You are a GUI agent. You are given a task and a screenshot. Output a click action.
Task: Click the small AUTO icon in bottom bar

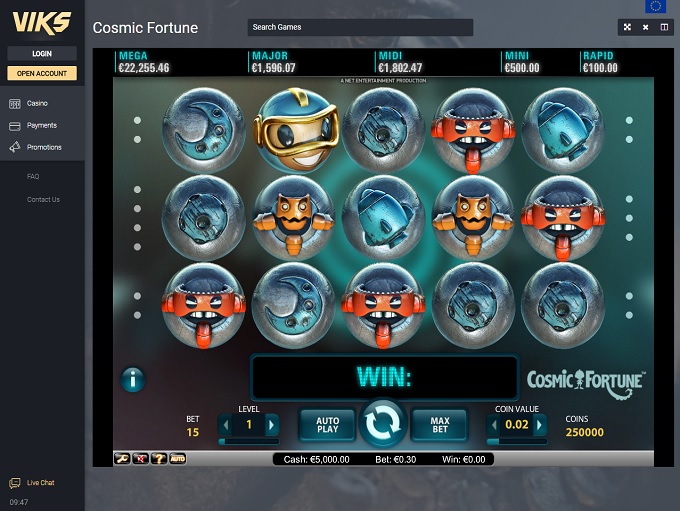click(178, 458)
